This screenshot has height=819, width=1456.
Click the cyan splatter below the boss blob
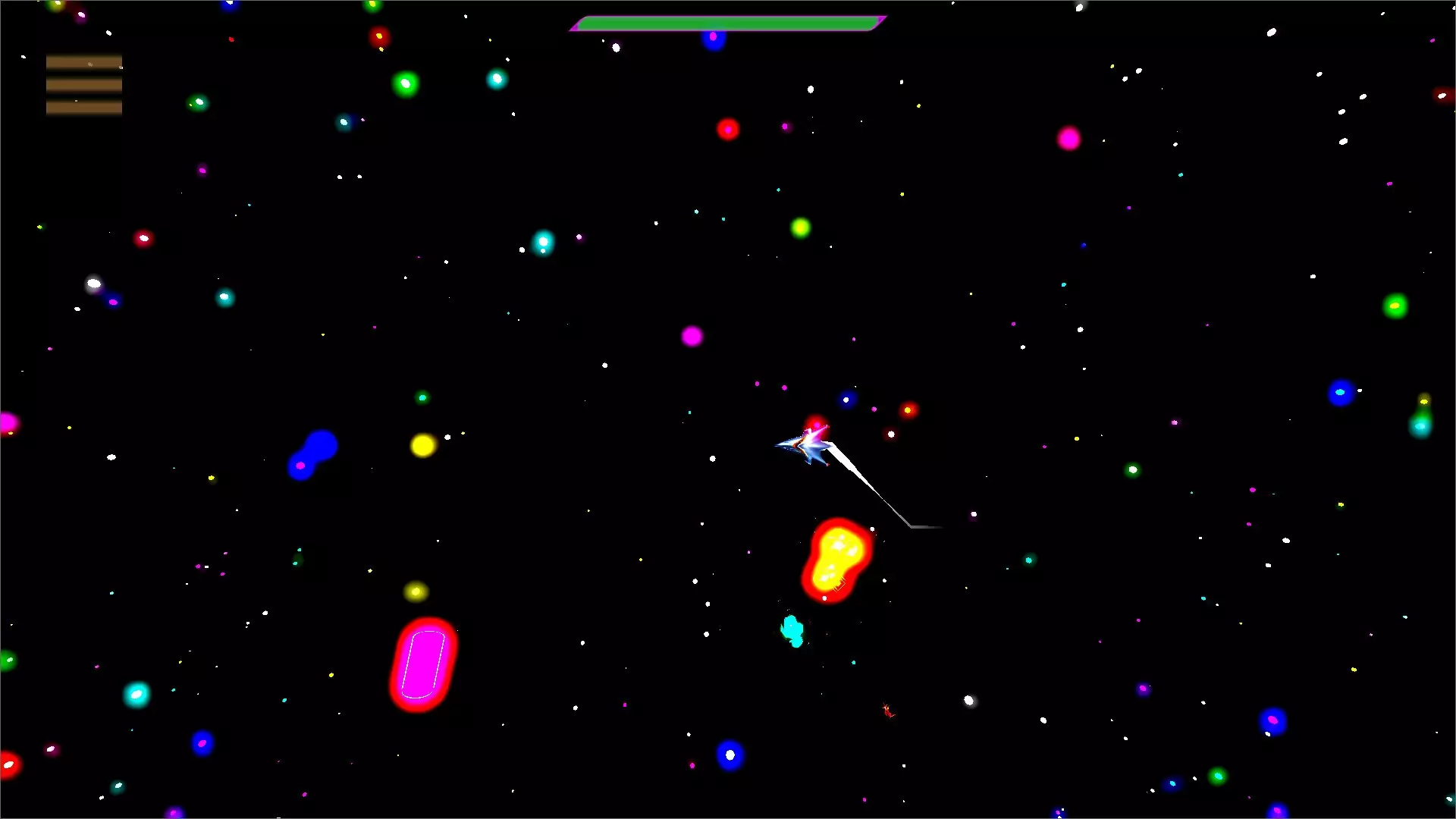(x=792, y=628)
